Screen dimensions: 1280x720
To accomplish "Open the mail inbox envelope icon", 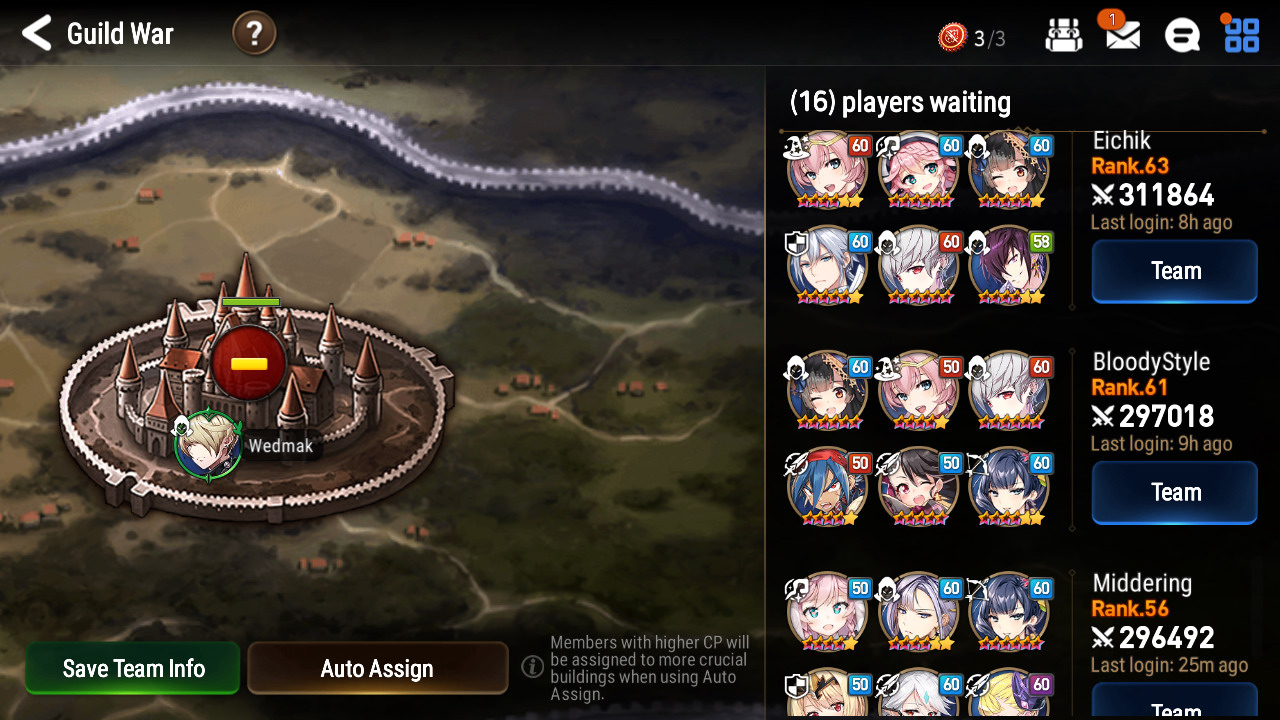I will [1122, 36].
